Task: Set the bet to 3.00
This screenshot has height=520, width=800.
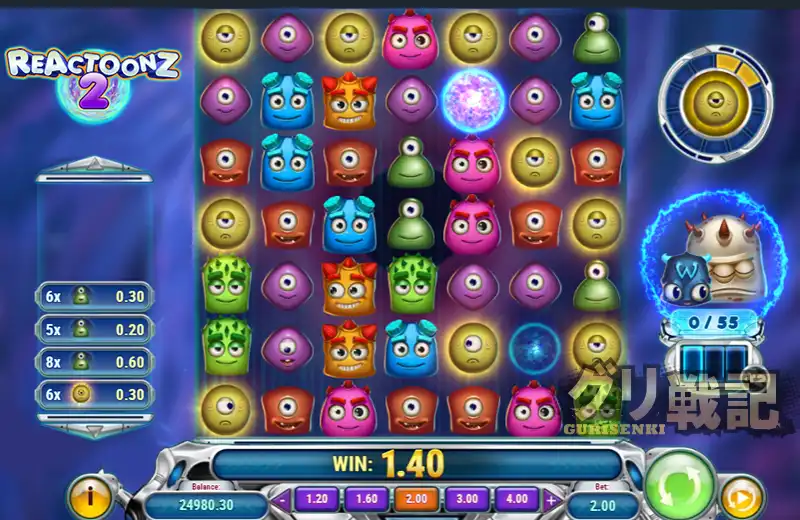Action: [x=468, y=498]
